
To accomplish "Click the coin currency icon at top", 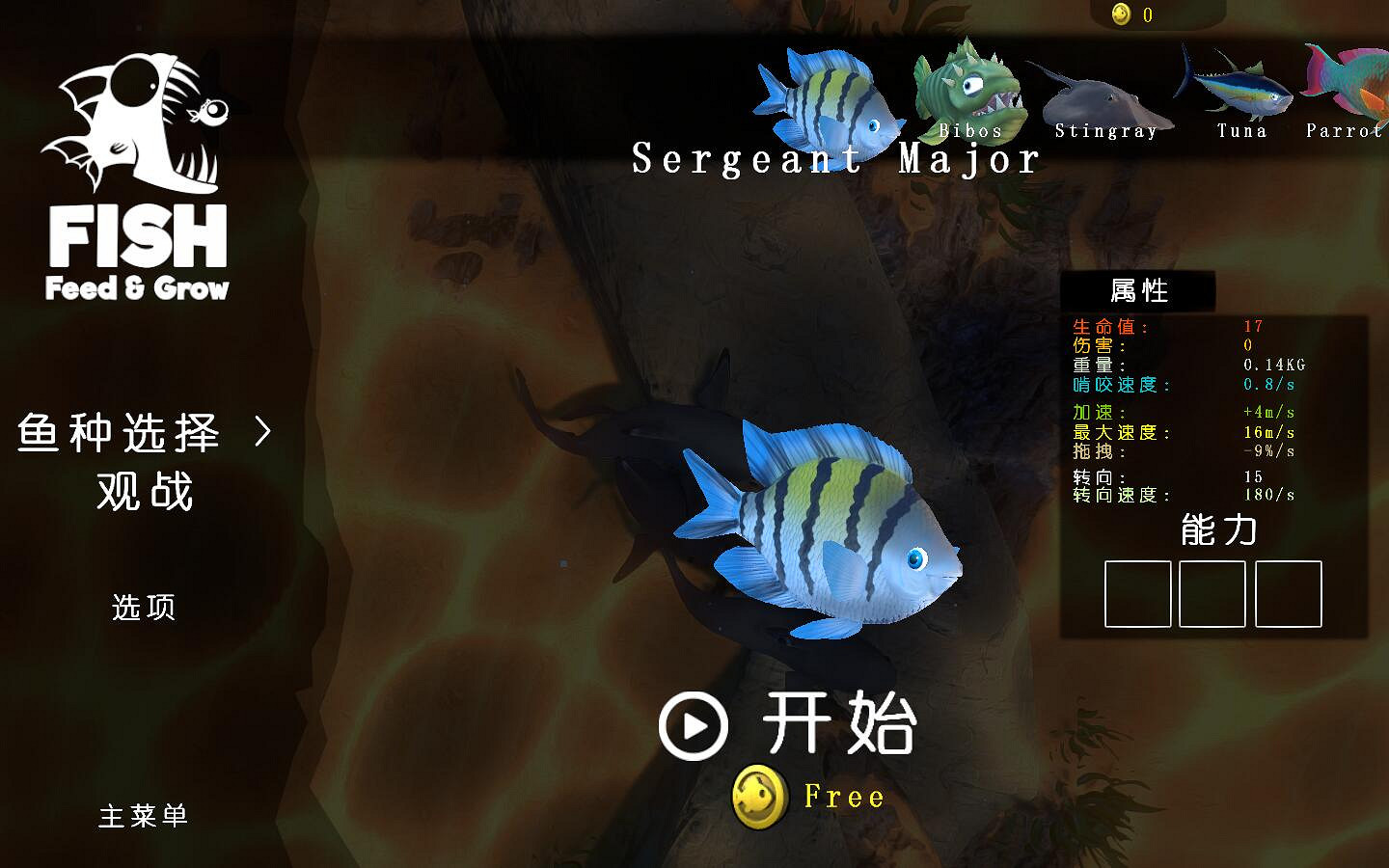I will pyautogui.click(x=1121, y=14).
